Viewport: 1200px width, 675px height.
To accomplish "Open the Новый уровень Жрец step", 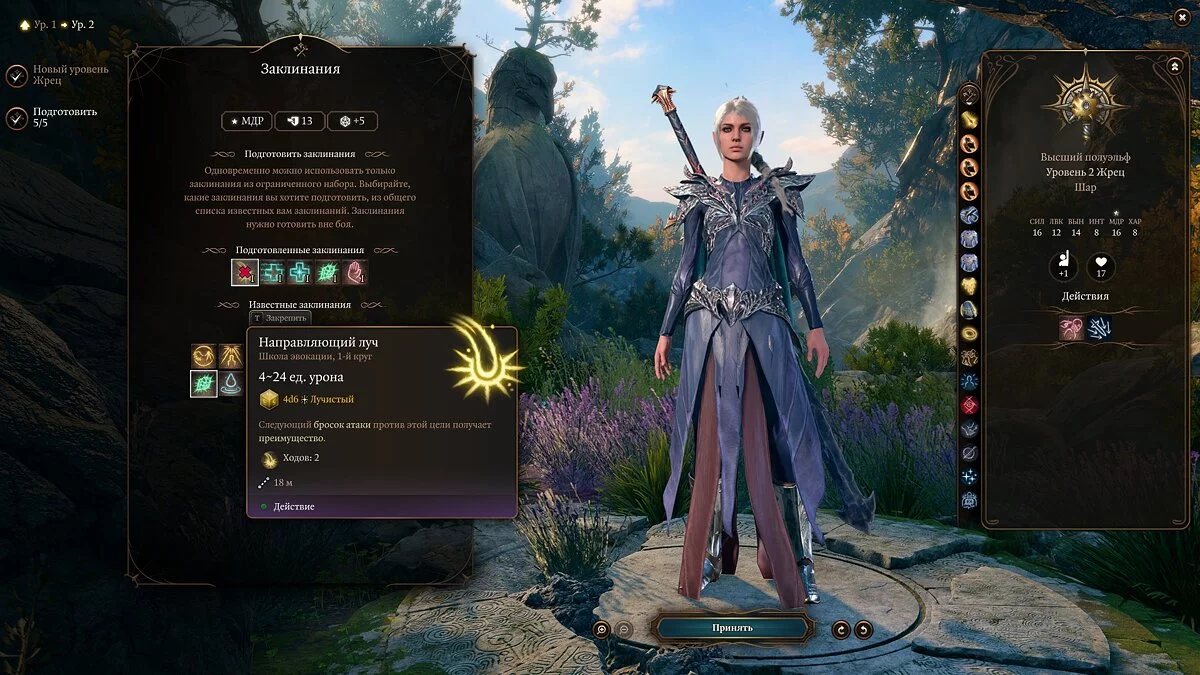I will (18, 75).
